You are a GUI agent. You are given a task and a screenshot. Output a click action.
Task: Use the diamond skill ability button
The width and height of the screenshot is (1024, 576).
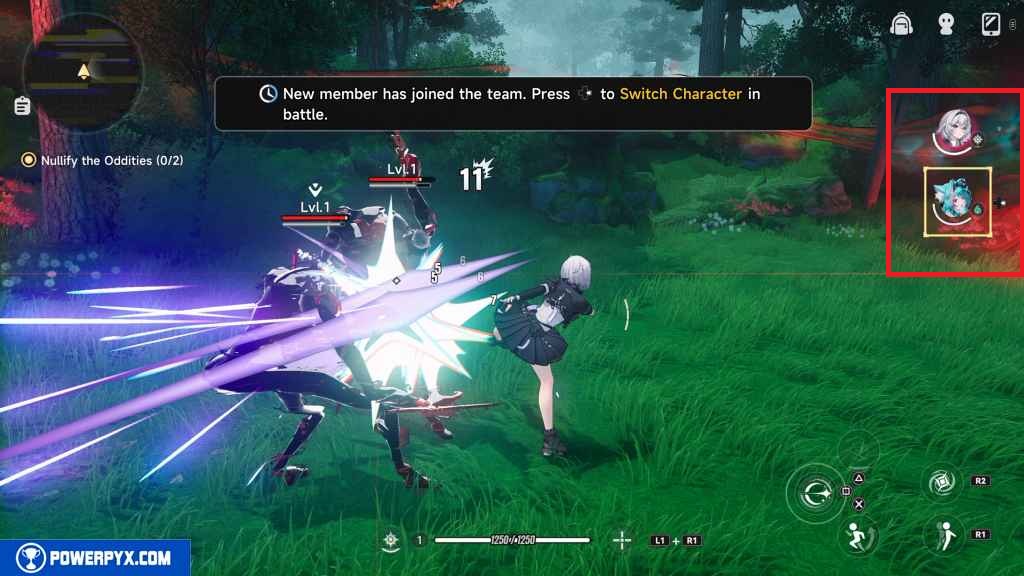click(x=943, y=483)
